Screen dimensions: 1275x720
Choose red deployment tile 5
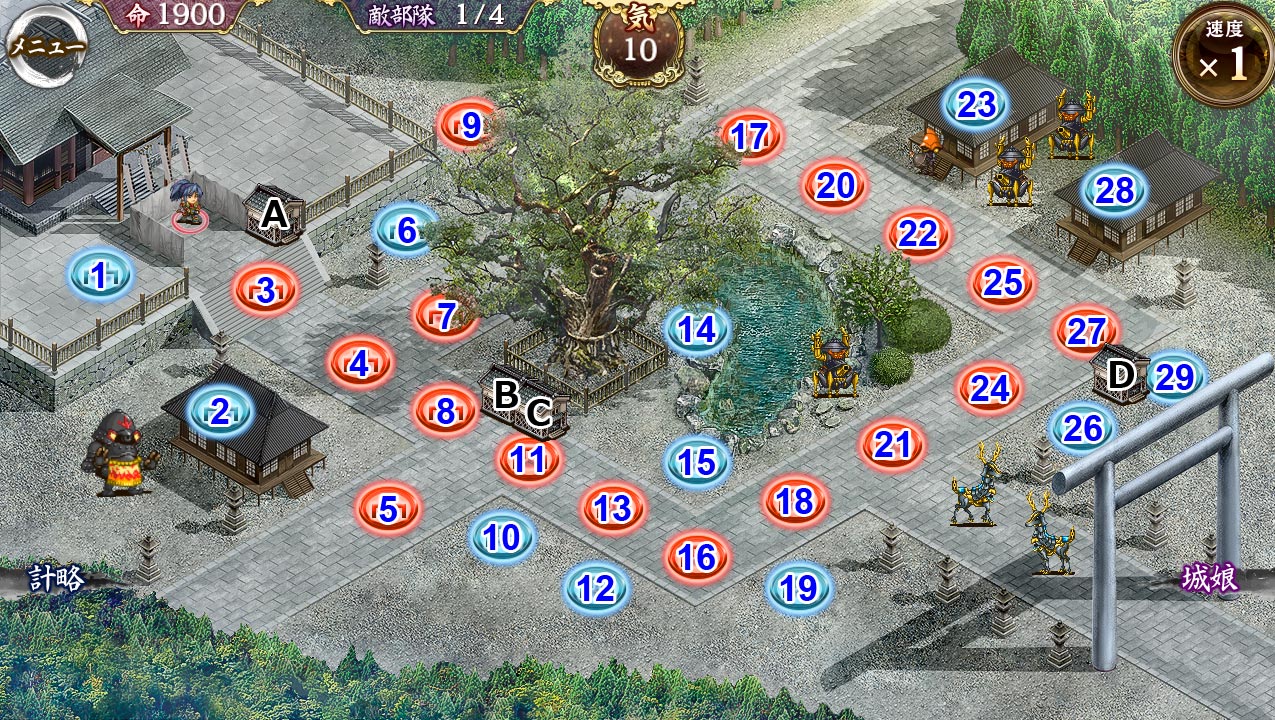point(389,509)
